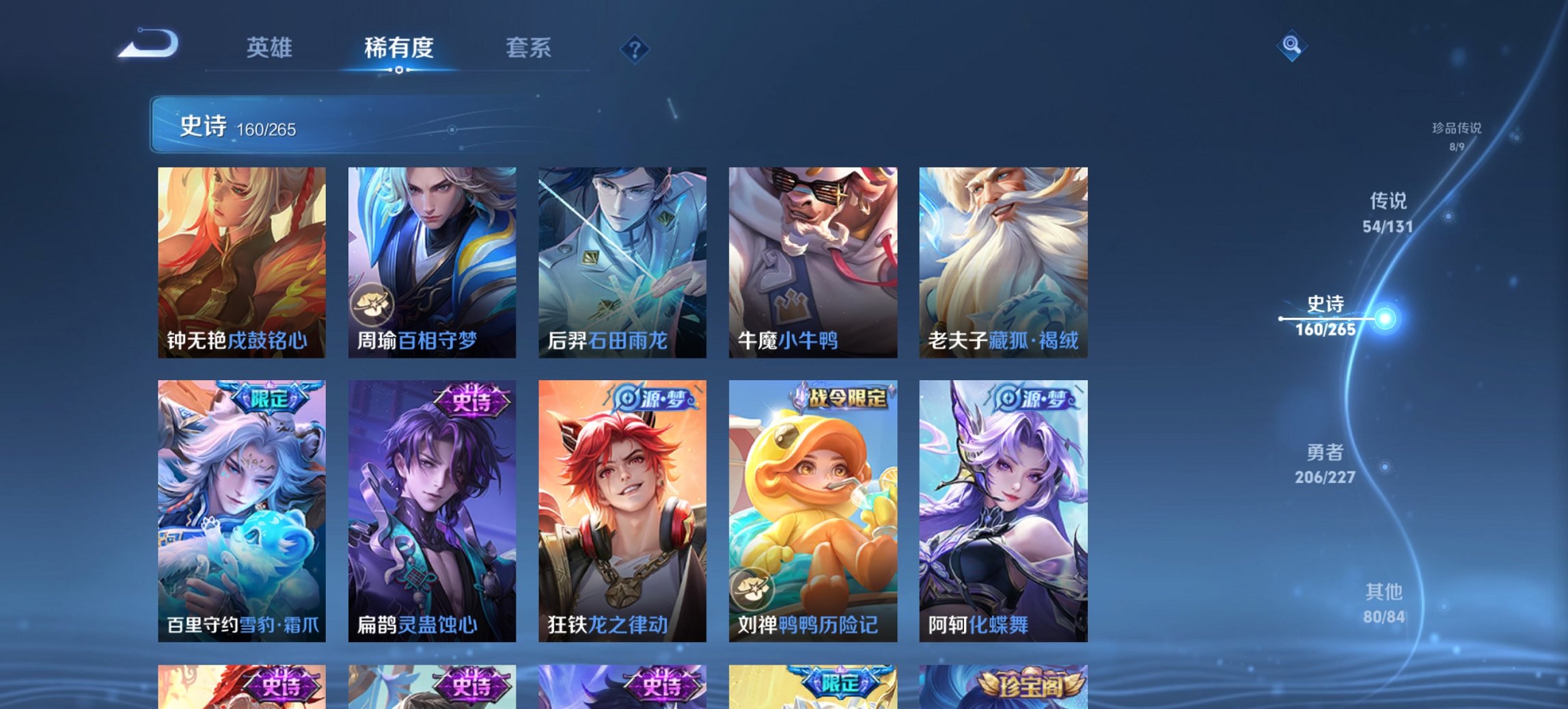Click the help question mark icon
The width and height of the screenshot is (1568, 709).
pos(635,51)
